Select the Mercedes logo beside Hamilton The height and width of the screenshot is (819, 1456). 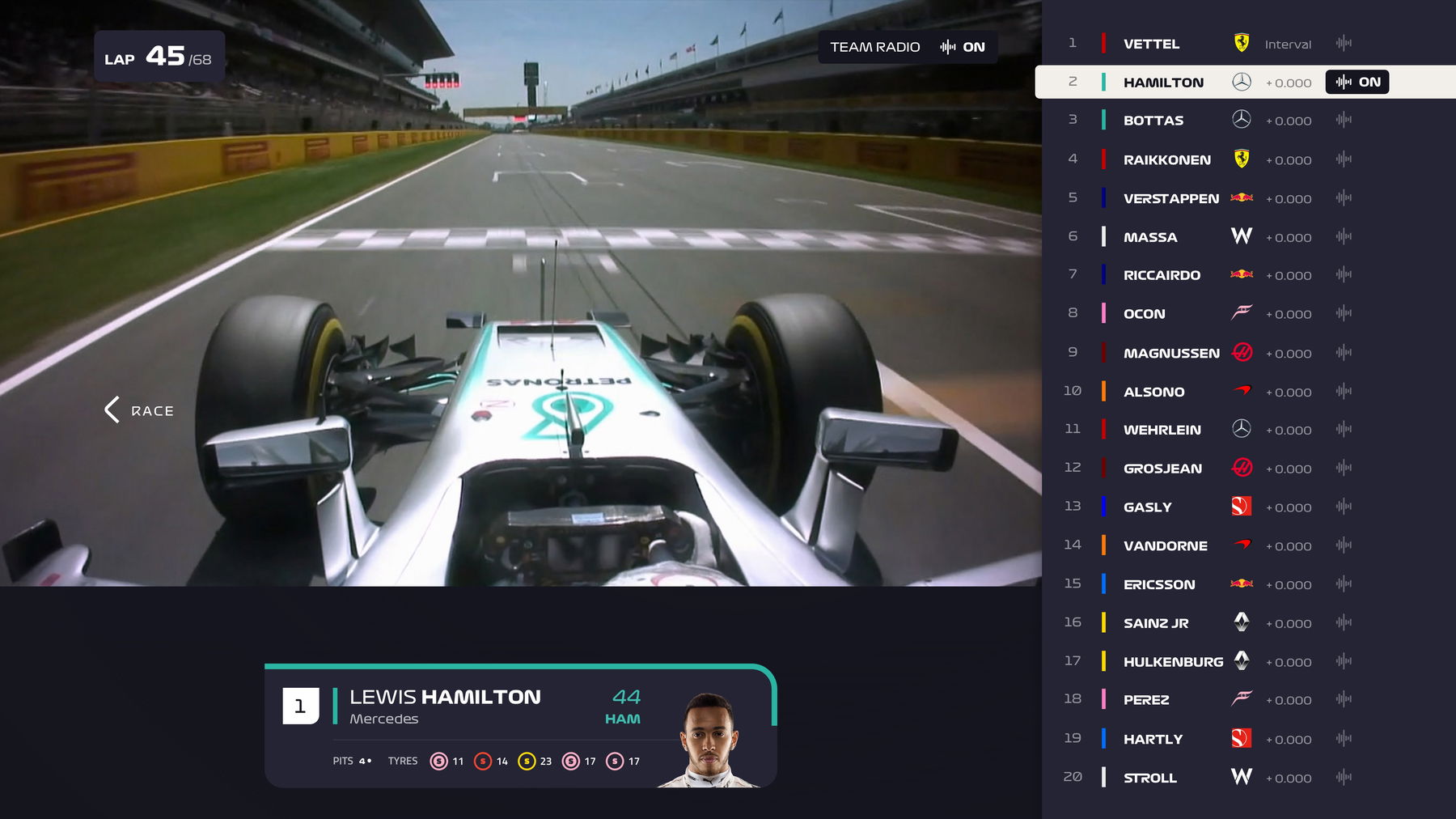[x=1240, y=82]
